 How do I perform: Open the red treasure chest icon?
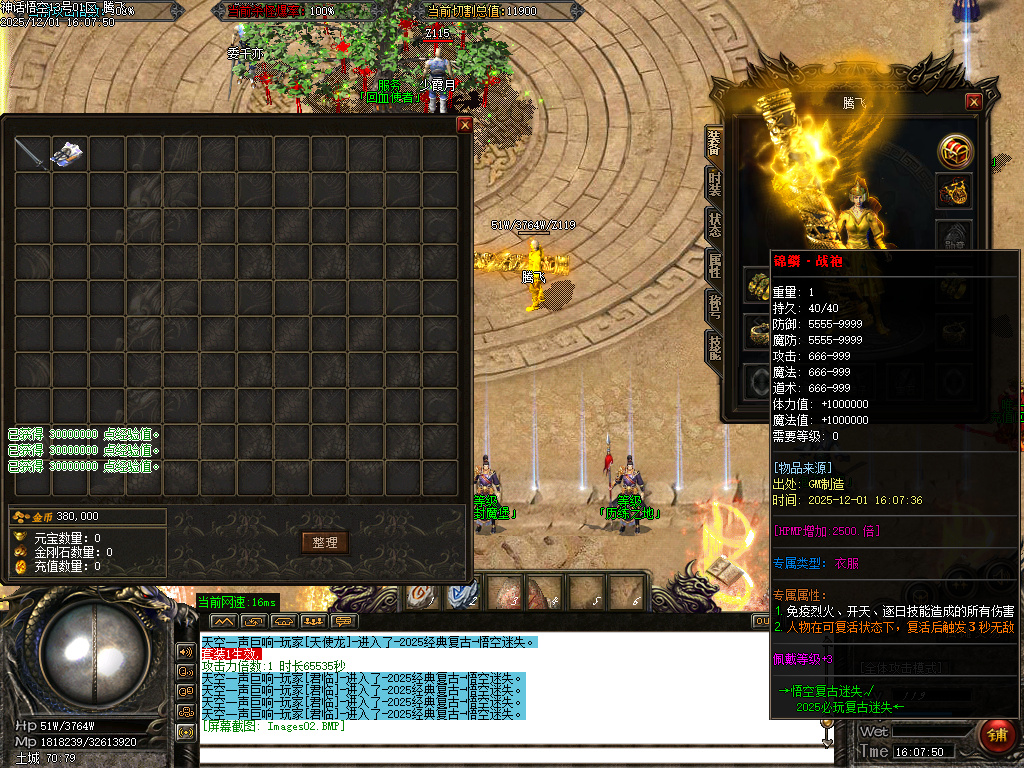(954, 150)
